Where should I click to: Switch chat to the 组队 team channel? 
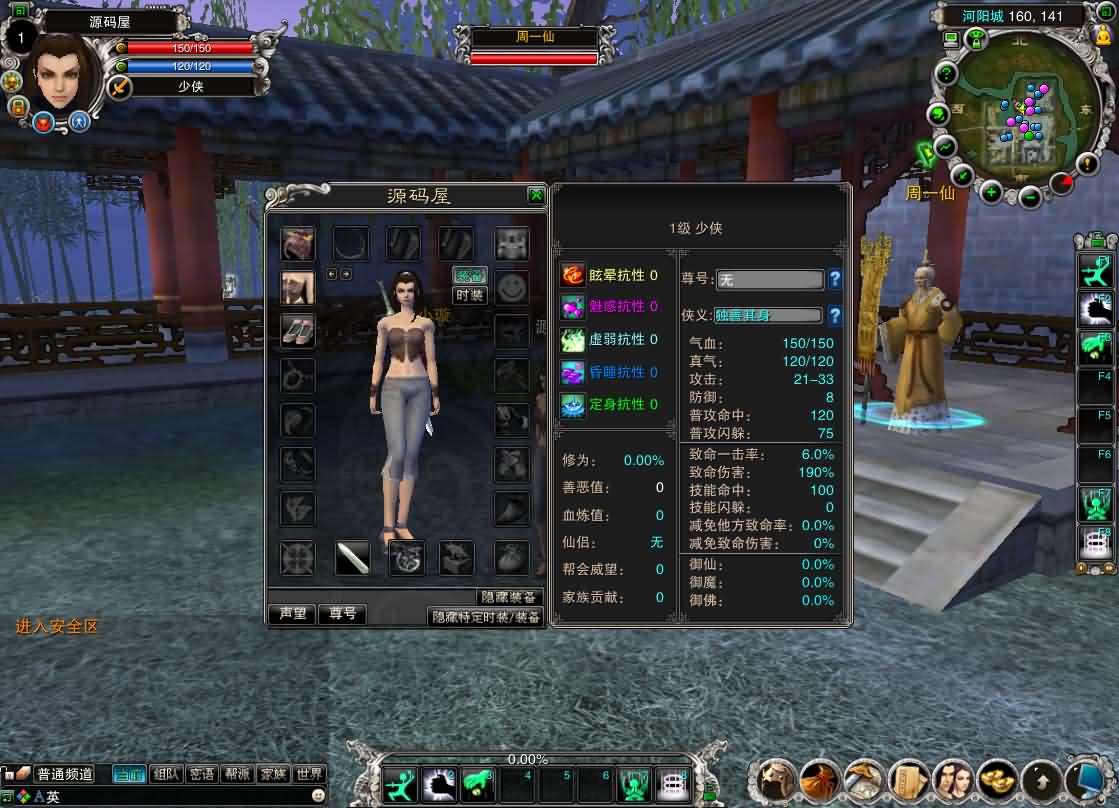[x=167, y=774]
